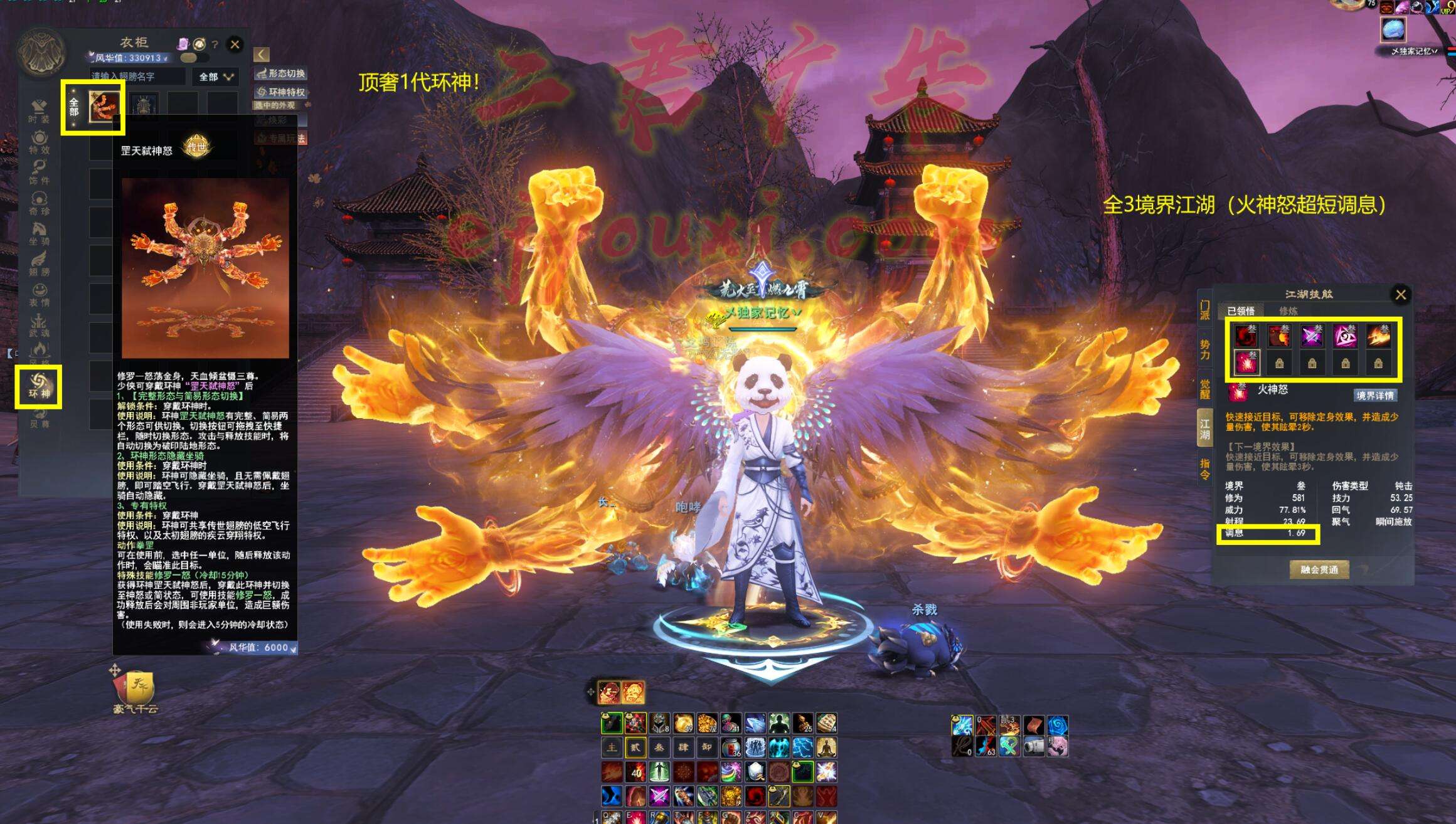This screenshot has width=1456, height=824.
Task: Open 境界详情 realm details
Action: click(x=1374, y=395)
